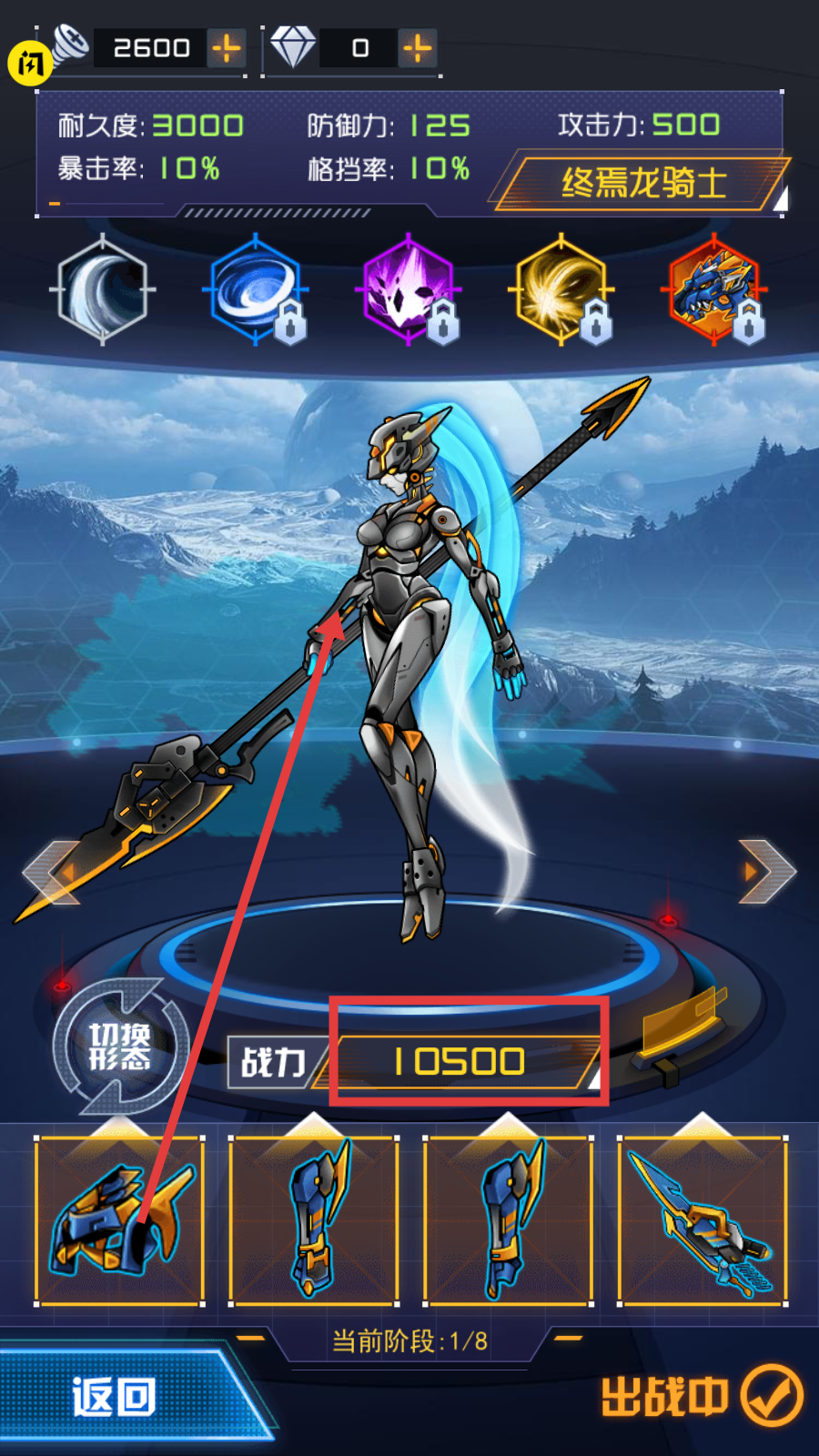
Task: Switch to the next mech with right arrow
Action: 766,872
